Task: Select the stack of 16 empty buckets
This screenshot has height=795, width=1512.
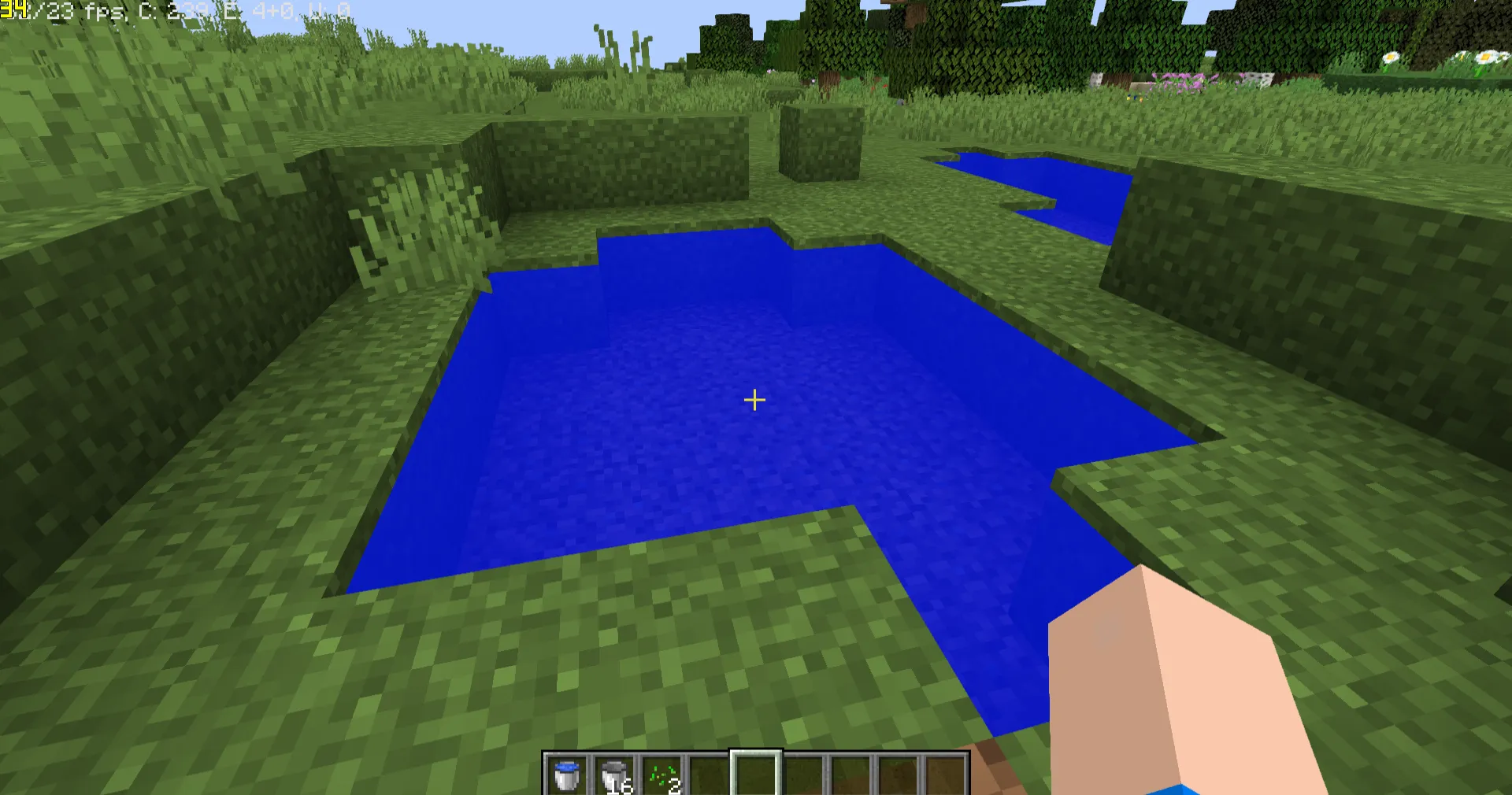Action: (613, 773)
